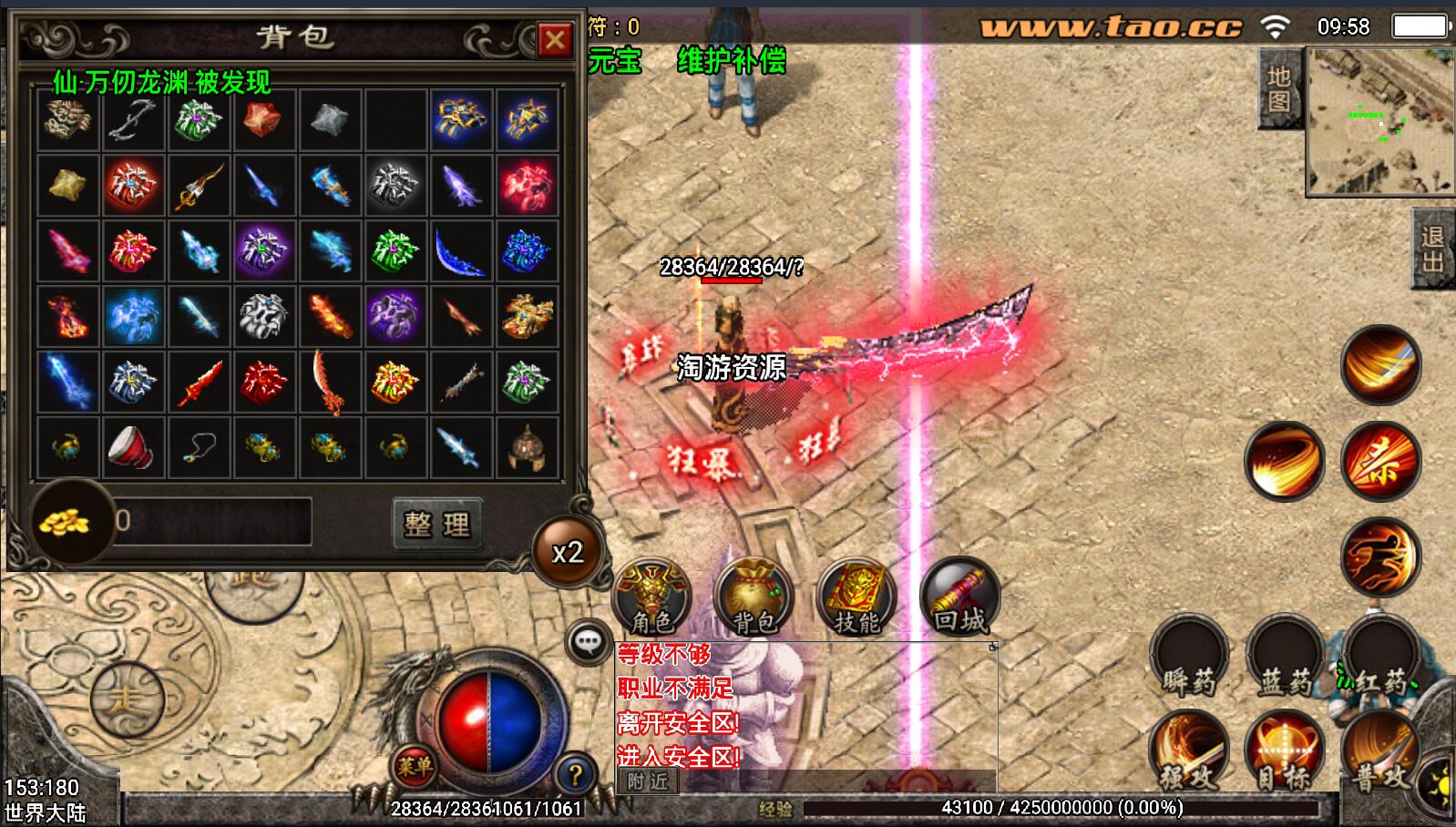Open the 菜单 menu button

coord(414,766)
